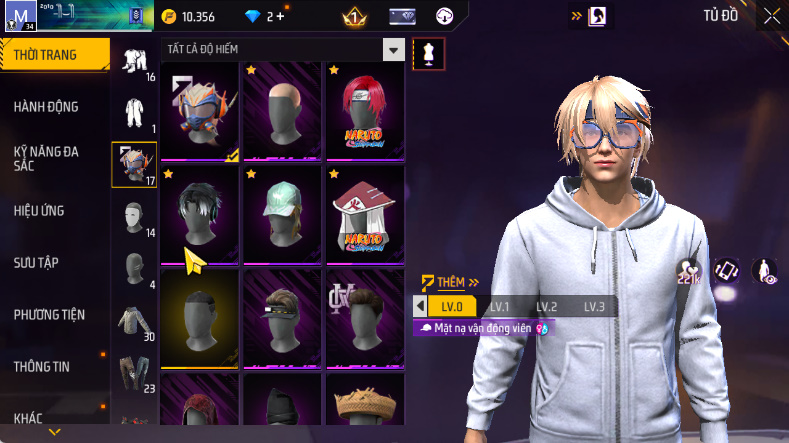
Task: Open the Thông Tin tab
Action: 42,366
